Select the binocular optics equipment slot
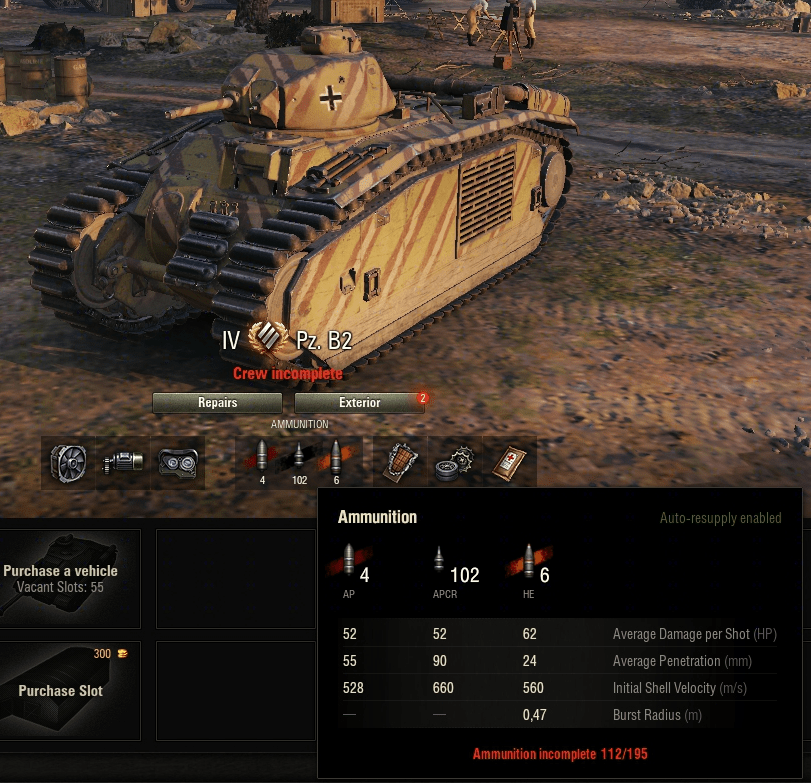This screenshot has height=783, width=811. (x=177, y=462)
